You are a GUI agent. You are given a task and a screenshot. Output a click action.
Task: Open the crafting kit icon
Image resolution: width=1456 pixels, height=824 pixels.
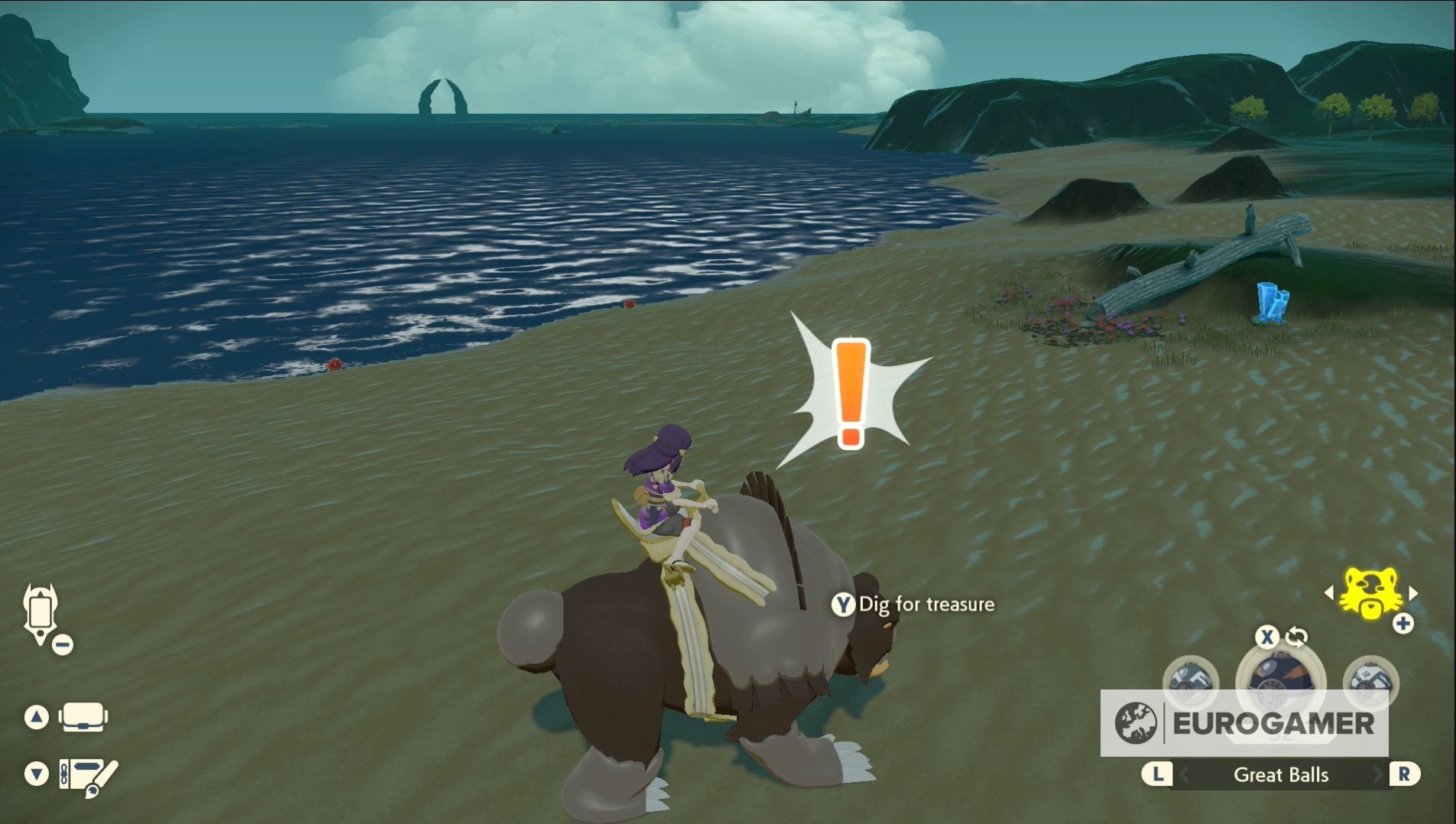pyautogui.click(x=89, y=774)
